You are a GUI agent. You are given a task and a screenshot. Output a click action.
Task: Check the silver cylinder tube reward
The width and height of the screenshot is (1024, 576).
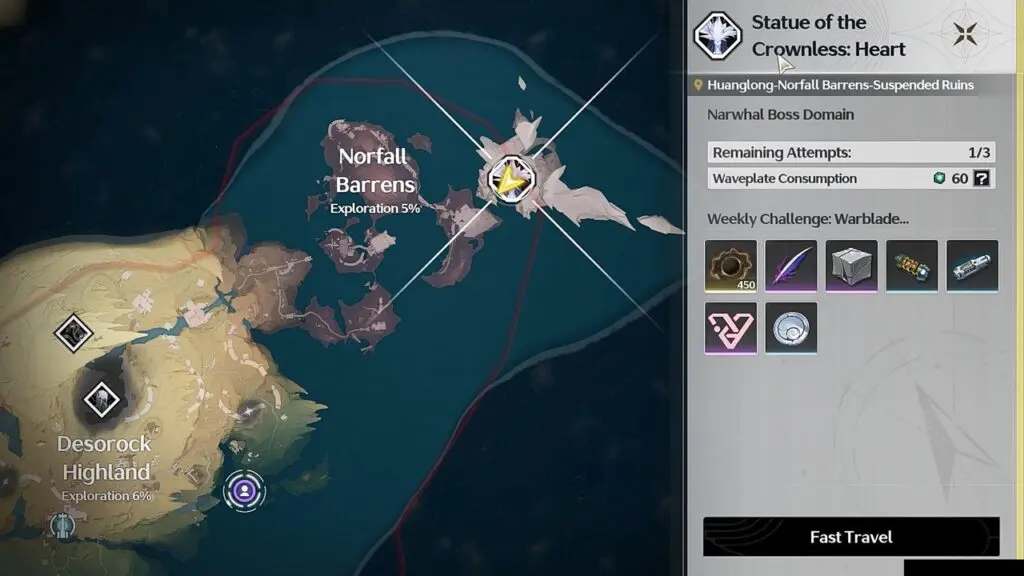tap(971, 266)
